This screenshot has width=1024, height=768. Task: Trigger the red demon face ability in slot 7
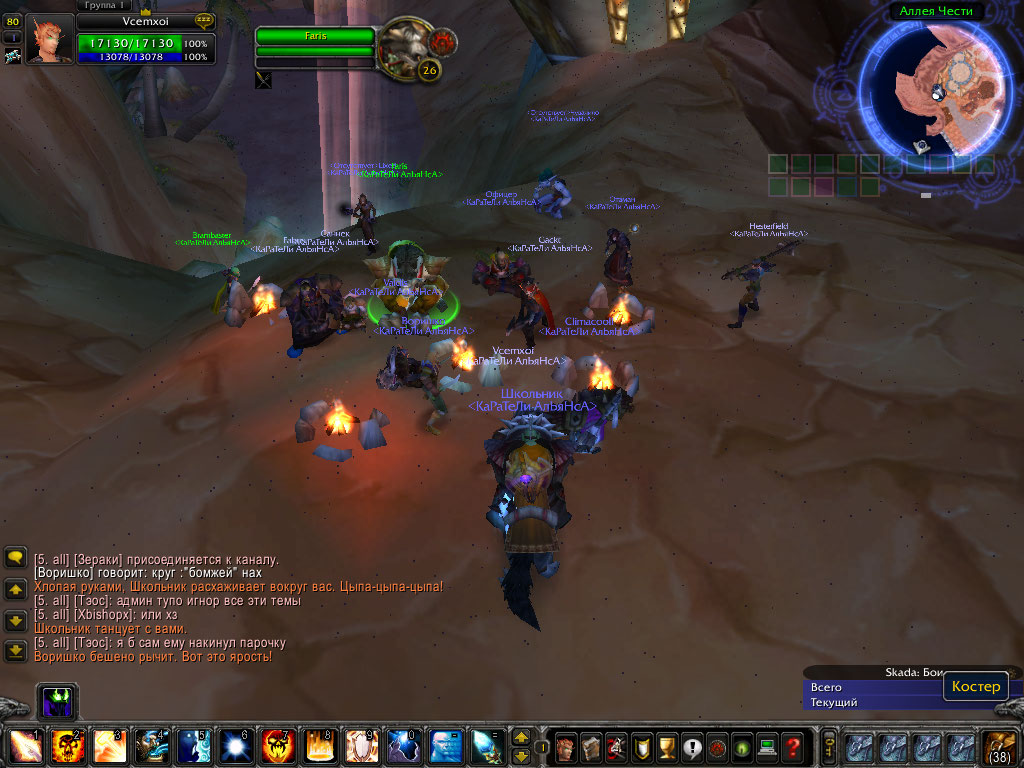click(277, 746)
